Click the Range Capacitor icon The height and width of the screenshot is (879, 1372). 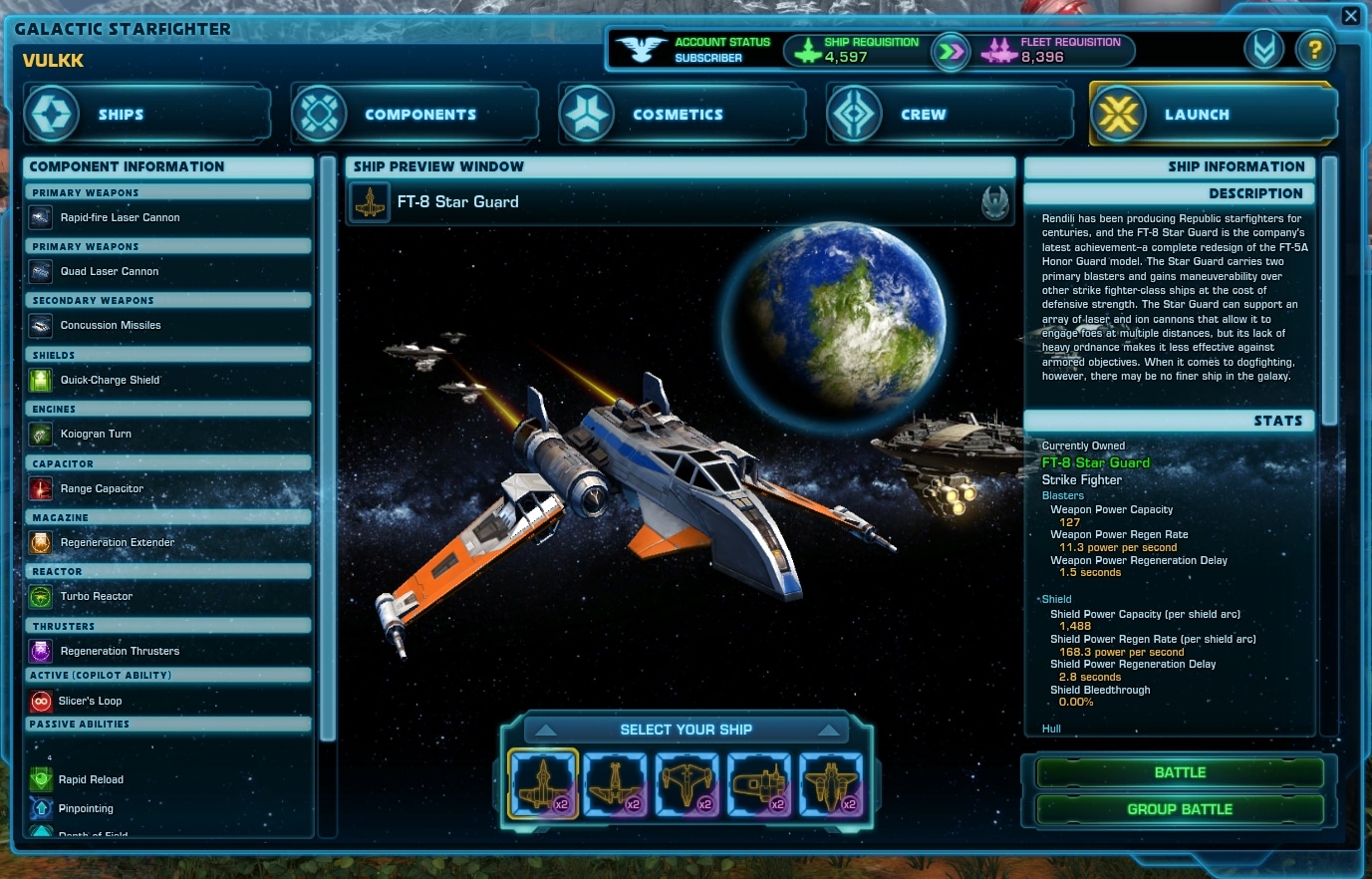tap(41, 488)
